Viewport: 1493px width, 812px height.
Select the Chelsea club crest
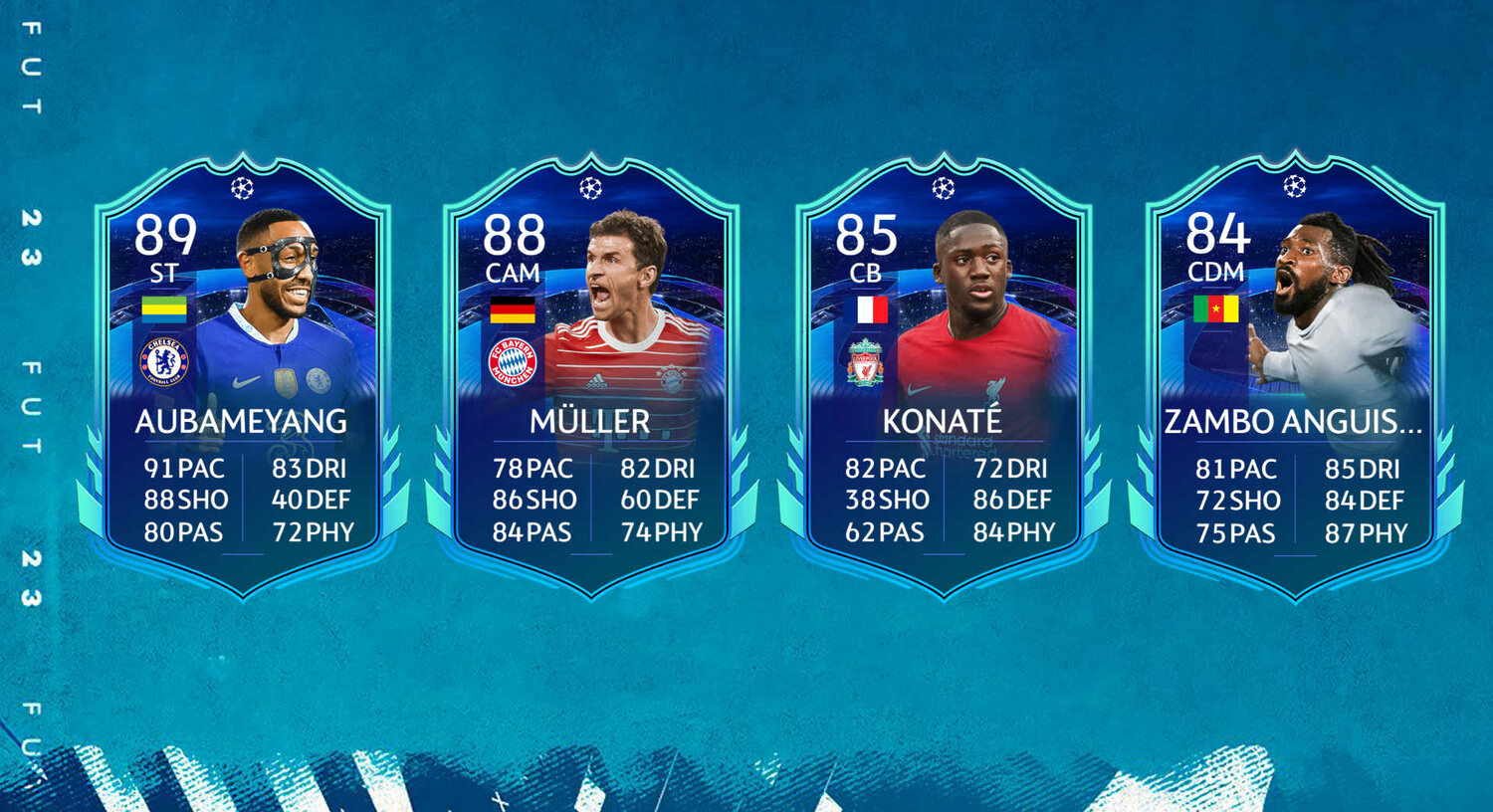[162, 364]
